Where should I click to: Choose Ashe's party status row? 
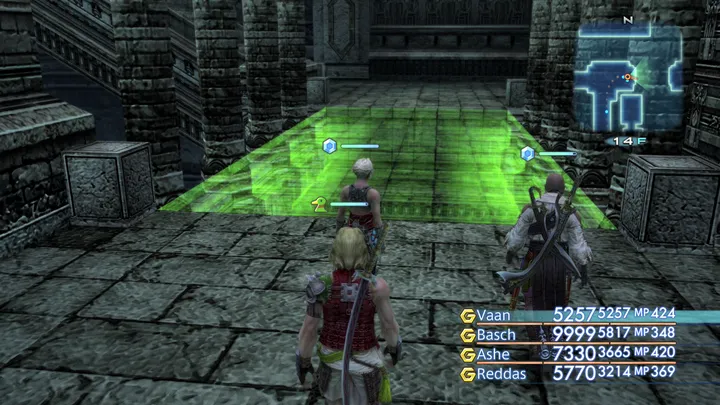[x=494, y=354]
